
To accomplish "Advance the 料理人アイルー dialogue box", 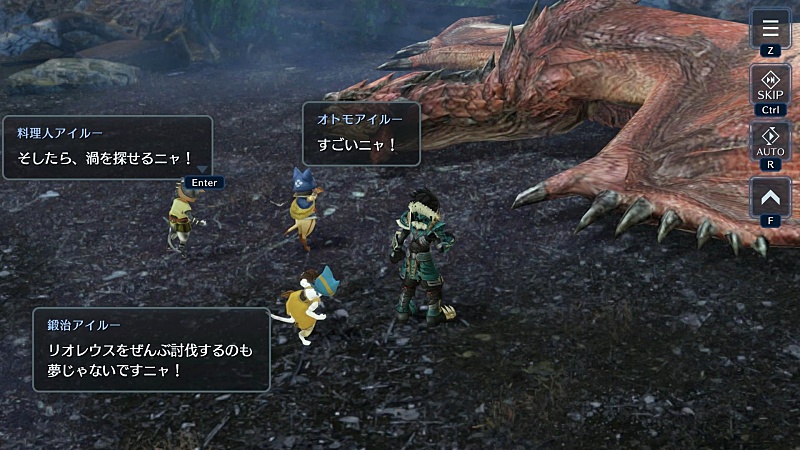I will pyautogui.click(x=107, y=147).
